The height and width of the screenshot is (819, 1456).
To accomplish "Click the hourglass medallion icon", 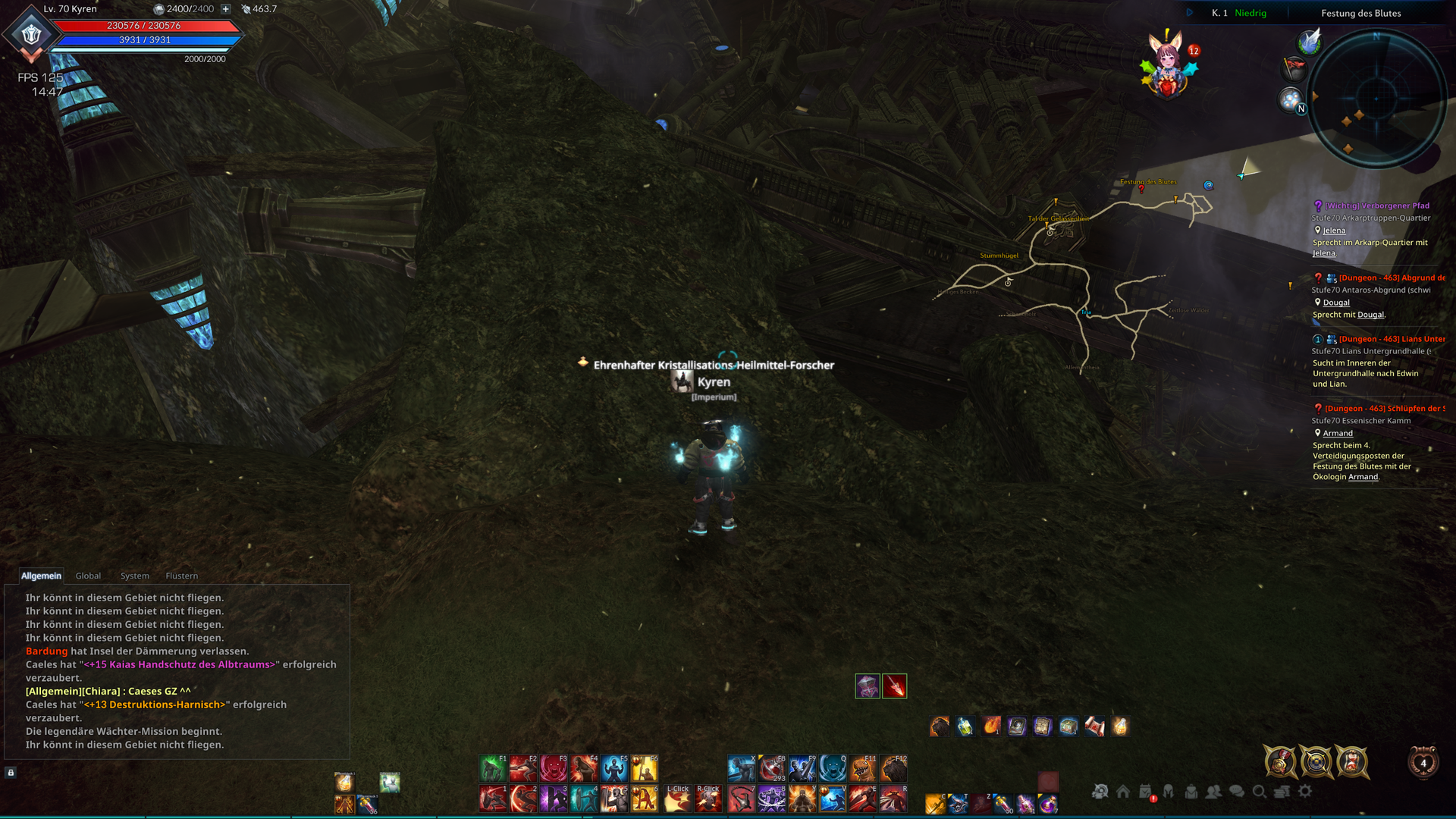I will [1351, 761].
